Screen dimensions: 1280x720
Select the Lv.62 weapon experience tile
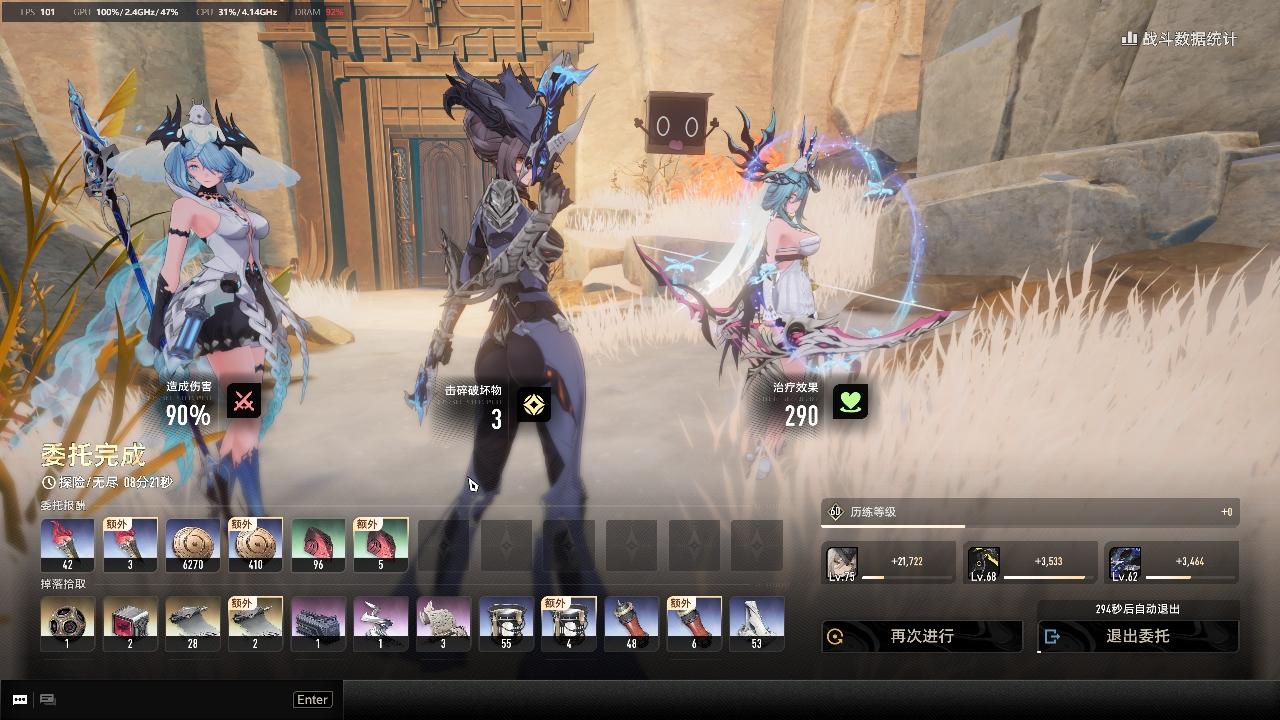coord(1125,564)
